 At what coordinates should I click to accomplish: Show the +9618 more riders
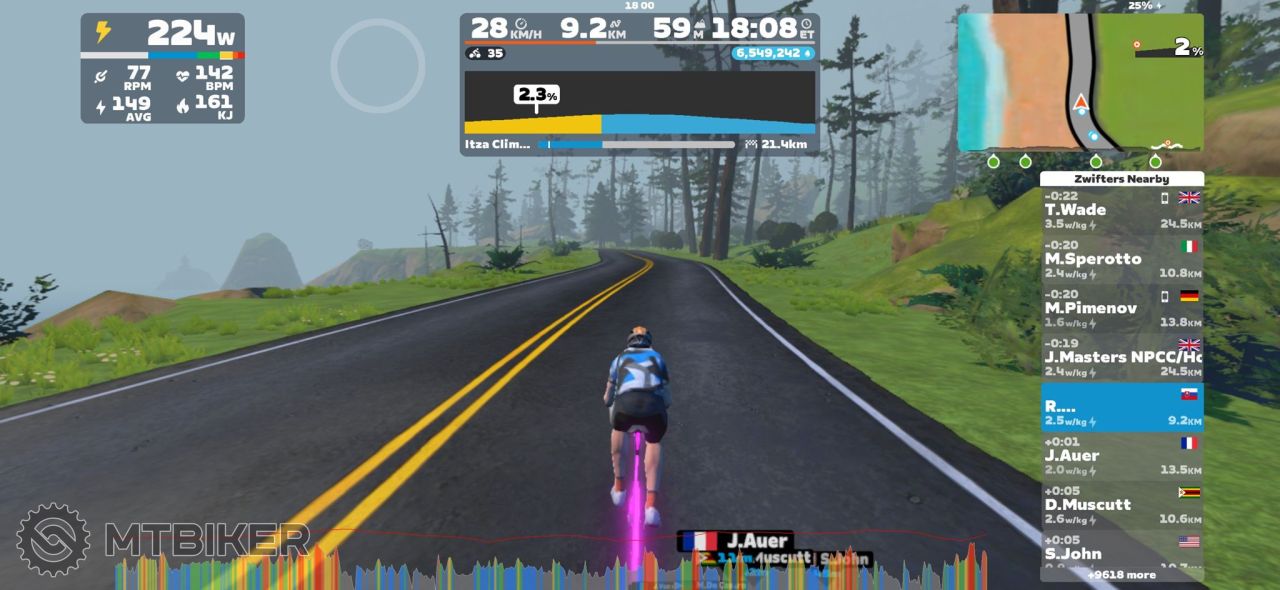[x=1121, y=575]
